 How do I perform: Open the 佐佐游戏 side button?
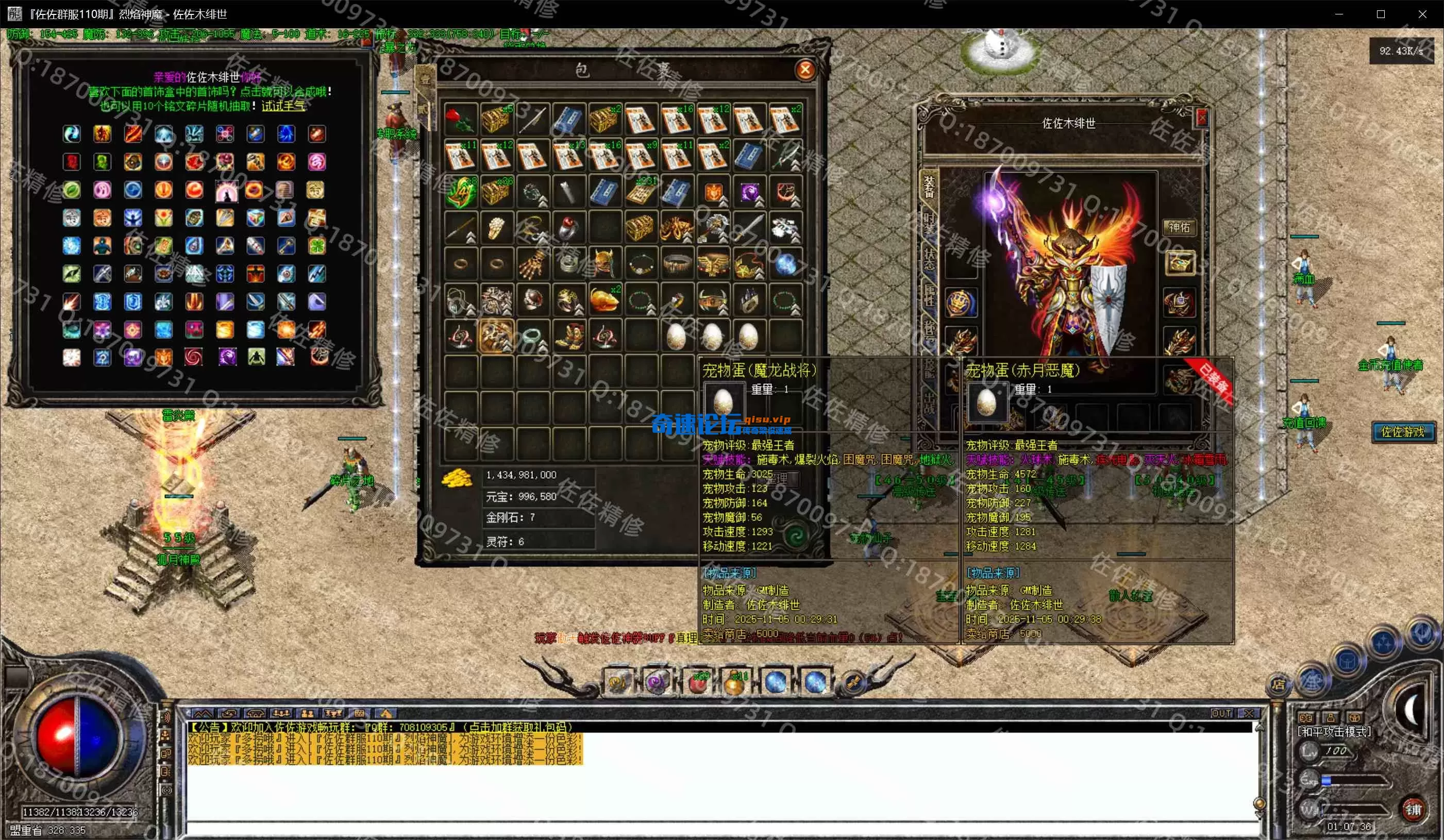1403,432
